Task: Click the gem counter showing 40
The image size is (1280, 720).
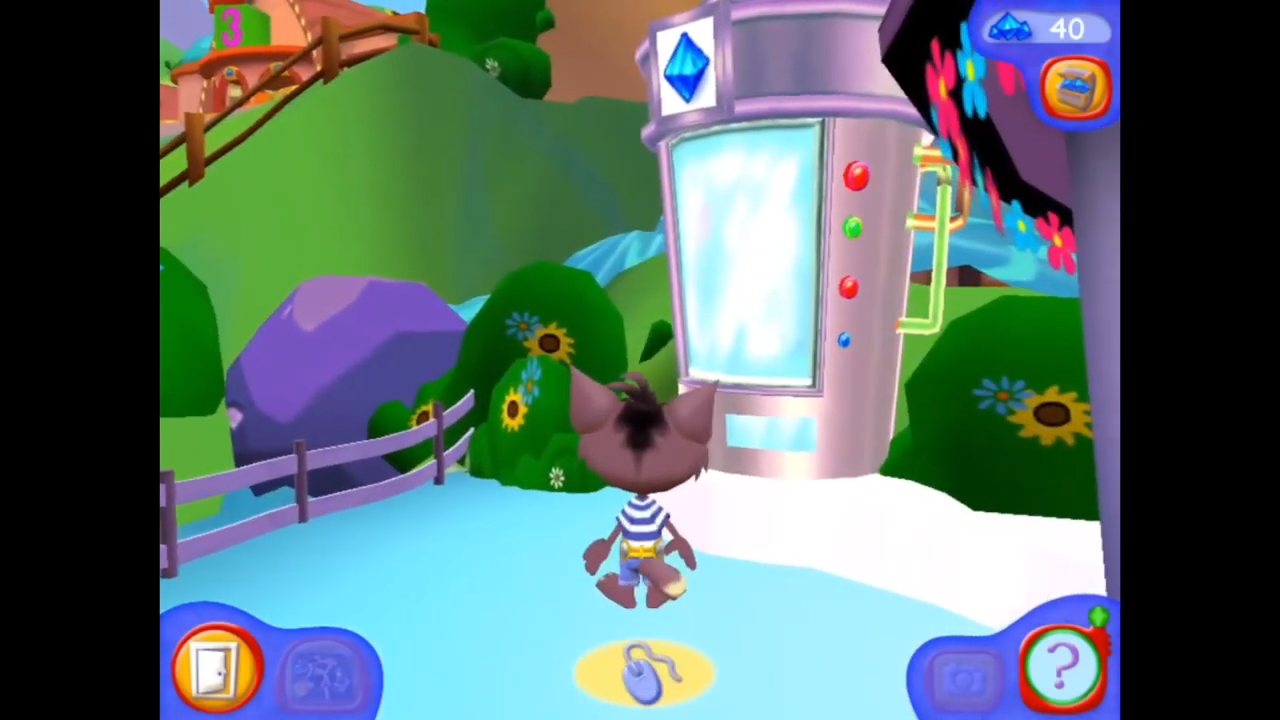Action: [x=1040, y=29]
